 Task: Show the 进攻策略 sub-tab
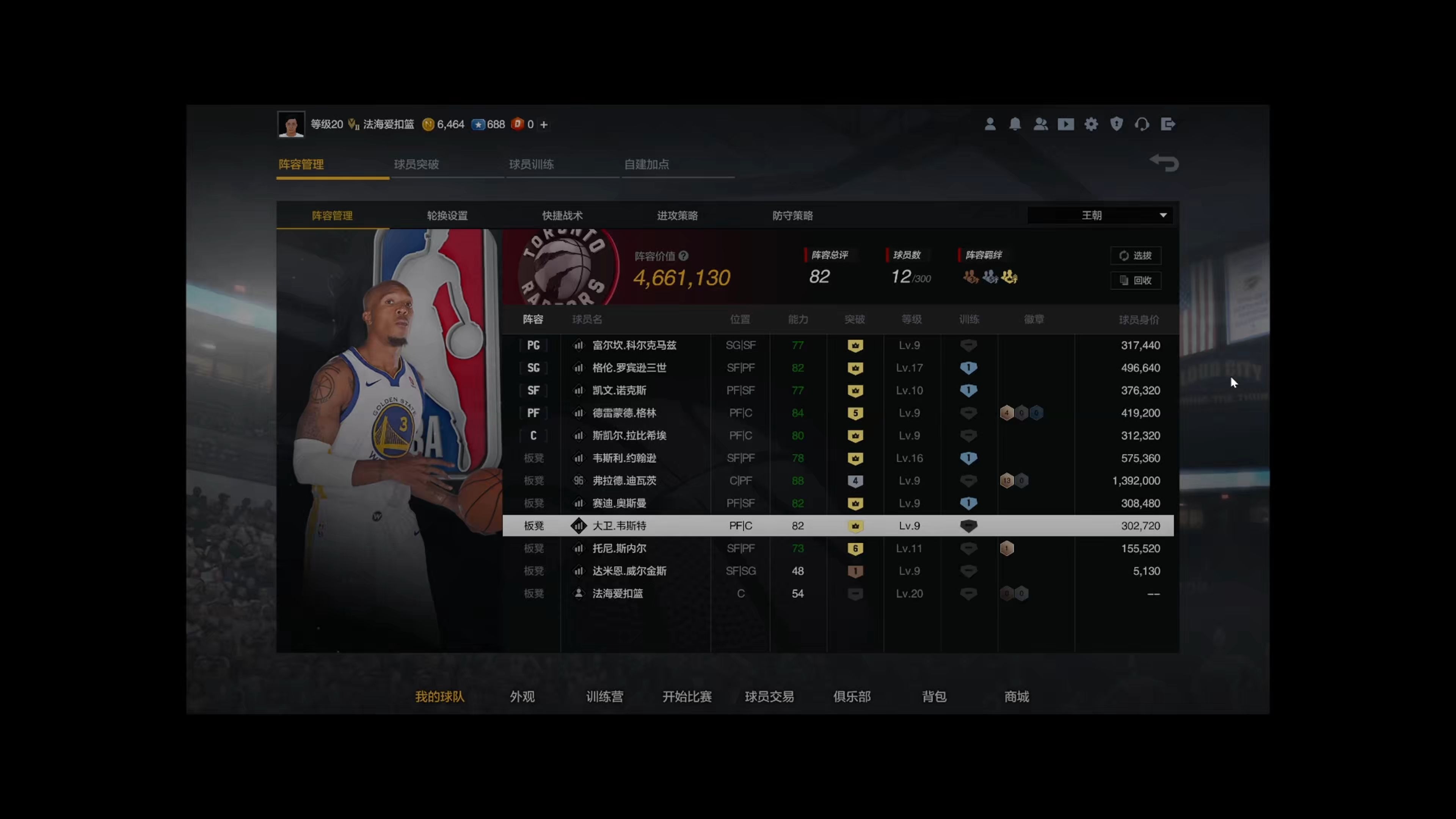click(x=677, y=215)
